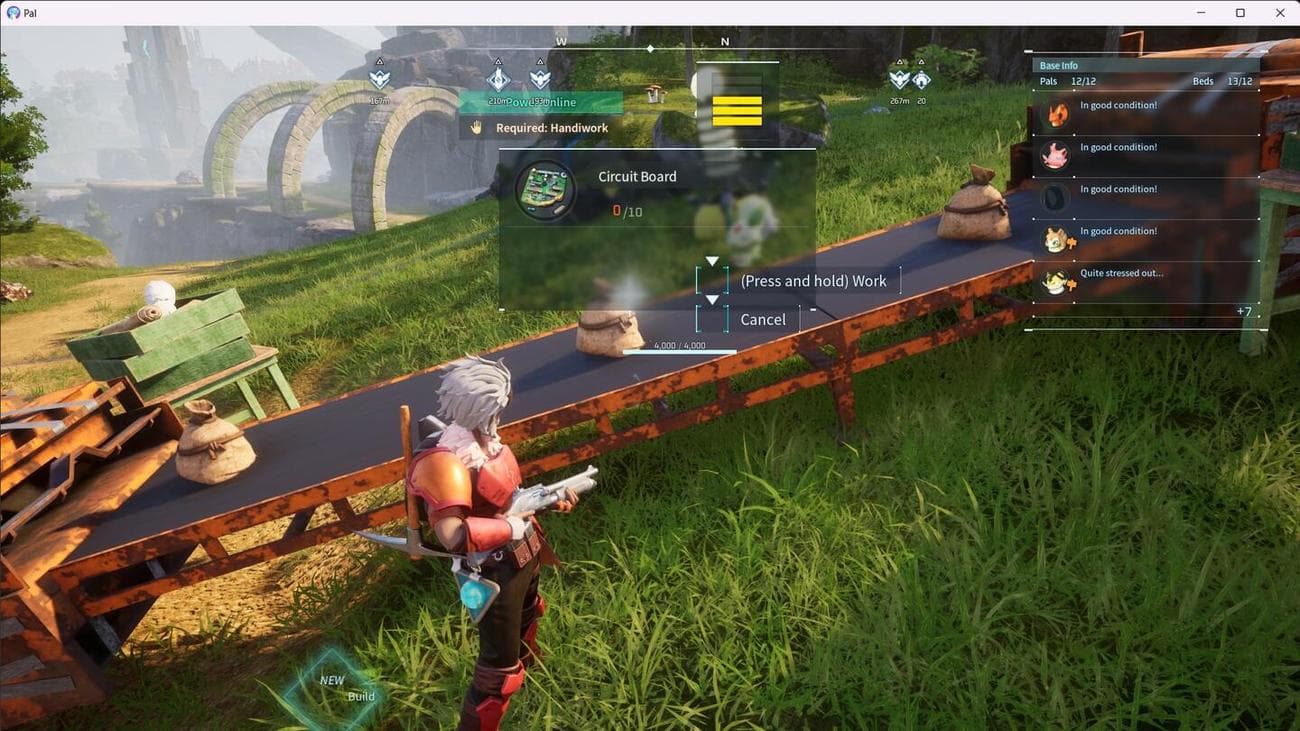1300x731 pixels.
Task: Choose the Cancel option in the prompt
Action: point(762,319)
